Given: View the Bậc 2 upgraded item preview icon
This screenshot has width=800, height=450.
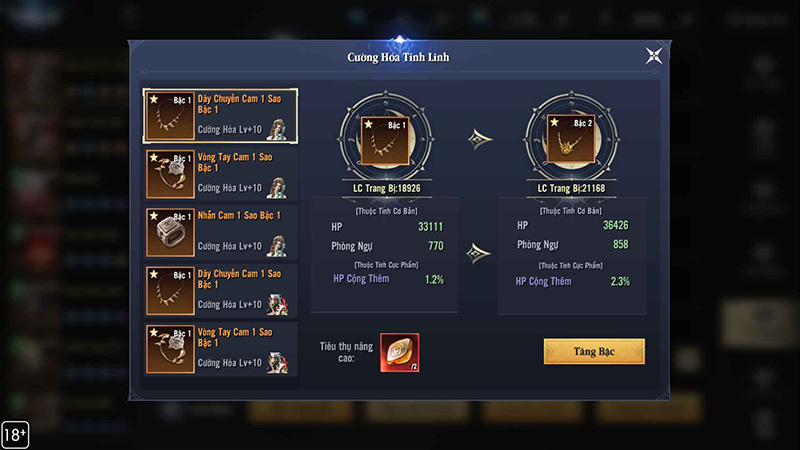Looking at the screenshot, I should click(x=570, y=141).
